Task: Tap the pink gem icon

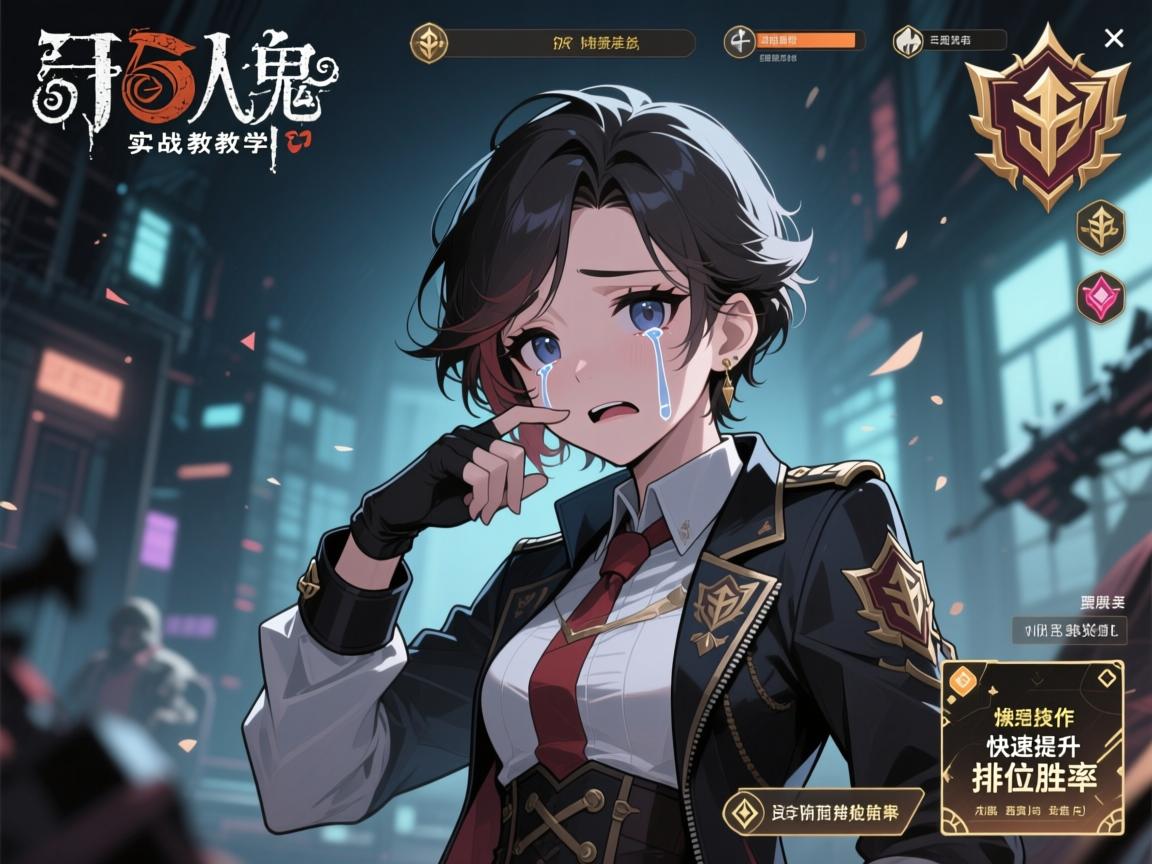Action: [x=1100, y=297]
